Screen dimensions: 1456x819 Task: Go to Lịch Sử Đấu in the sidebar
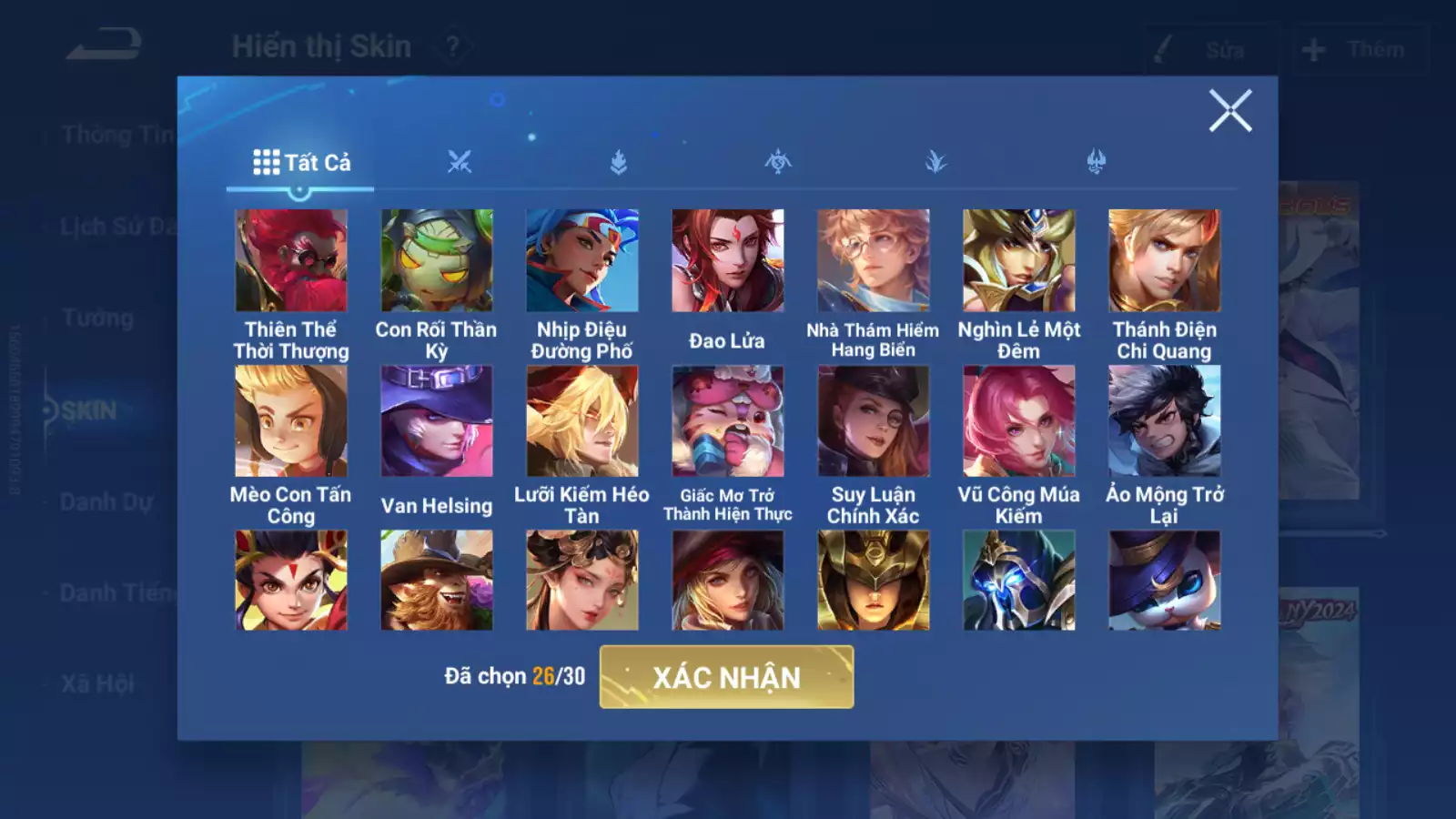(116, 226)
